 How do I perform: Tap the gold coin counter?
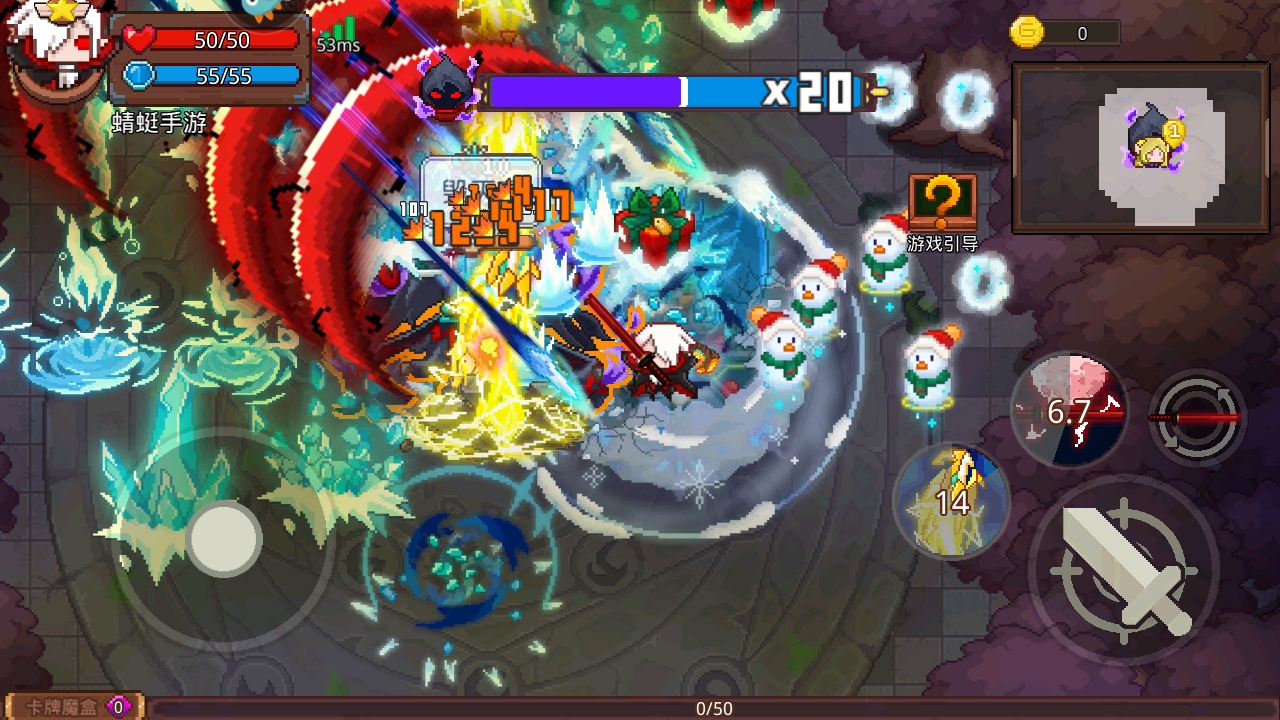[x=1063, y=33]
